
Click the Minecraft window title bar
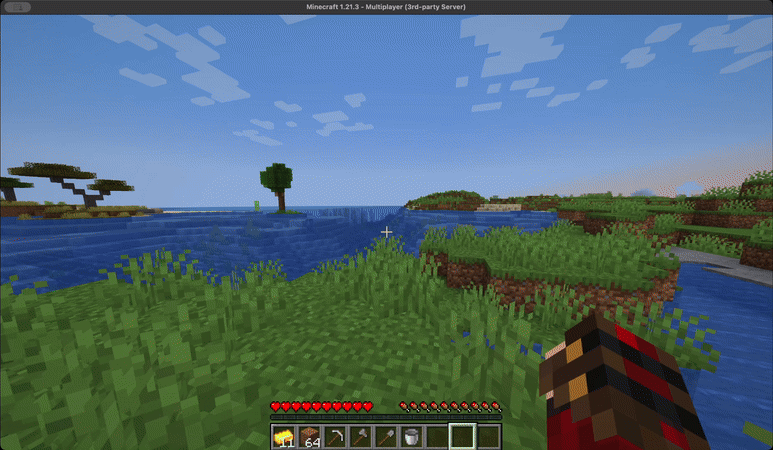pos(386,7)
